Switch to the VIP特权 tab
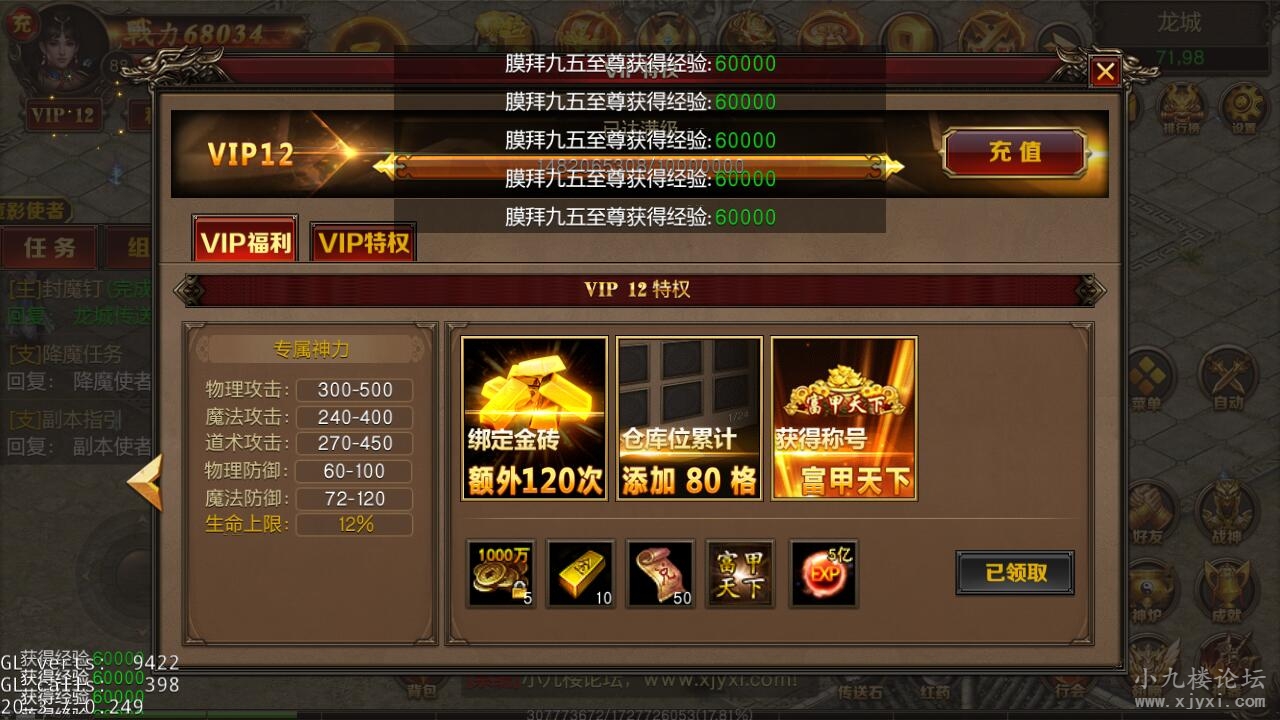Viewport: 1280px width, 720px height. 362,240
